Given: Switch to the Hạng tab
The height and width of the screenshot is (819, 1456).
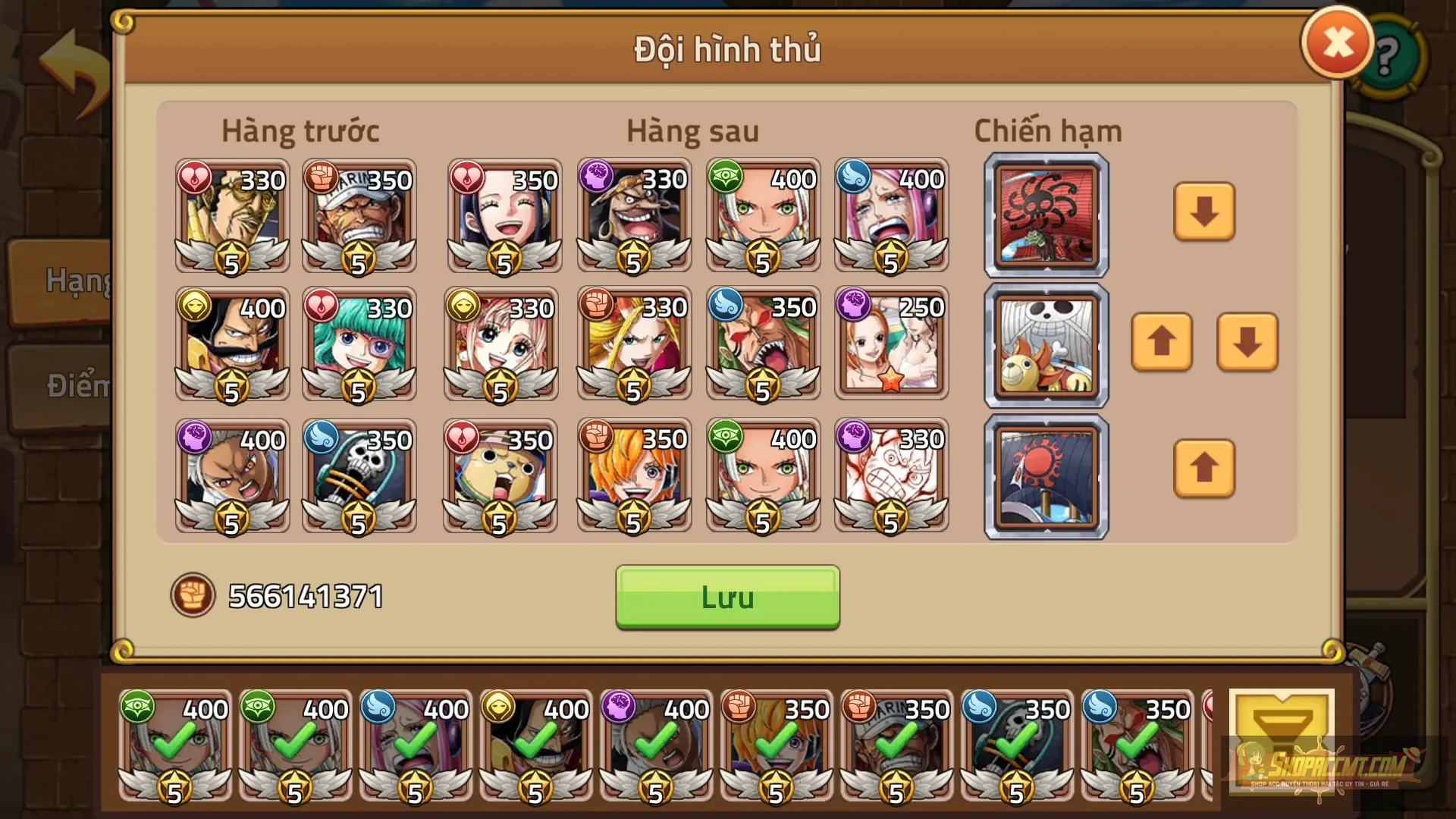Looking at the screenshot, I should (x=76, y=282).
